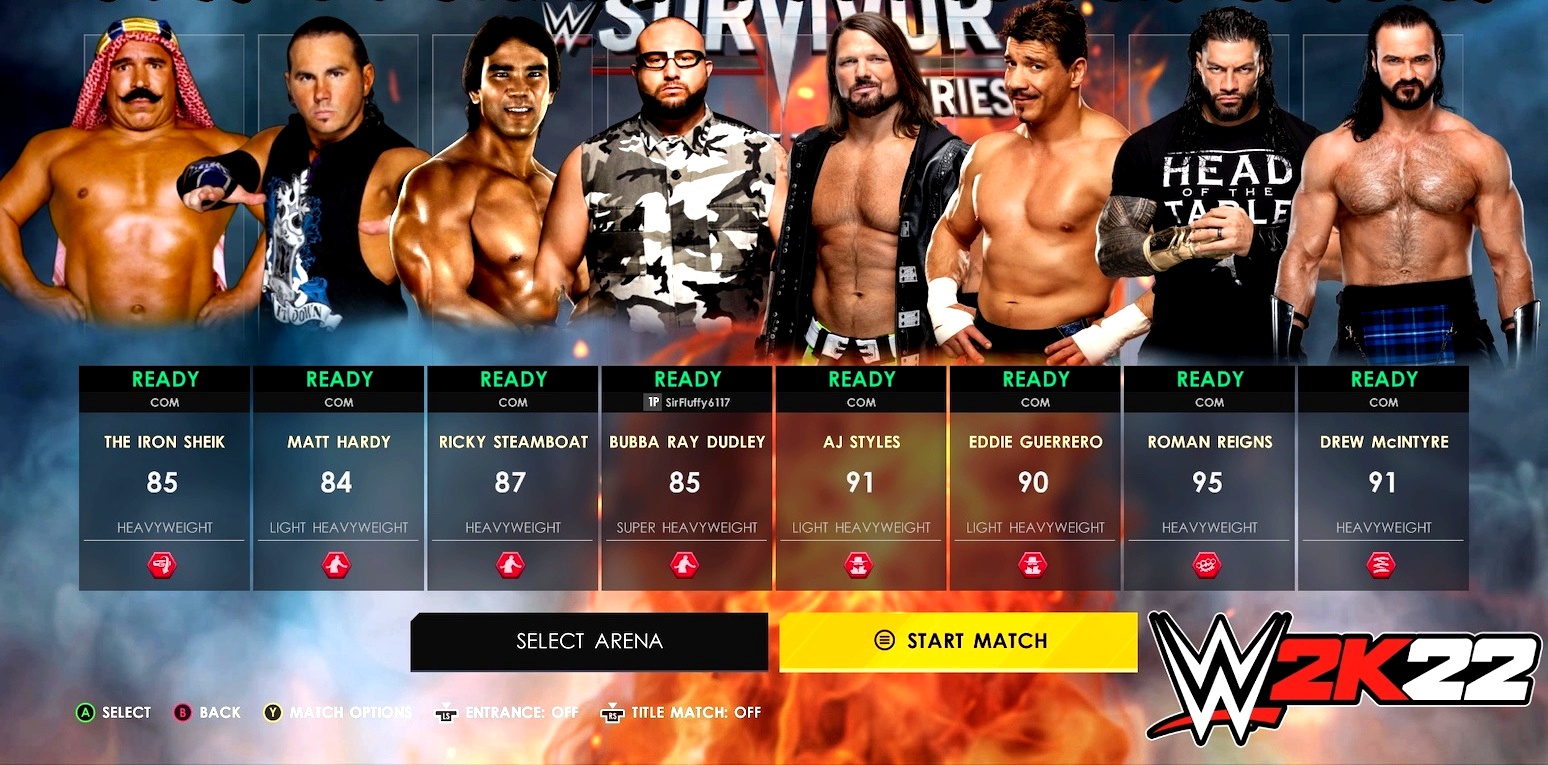Start the match
This screenshot has height=765, width=1548.
tap(958, 641)
